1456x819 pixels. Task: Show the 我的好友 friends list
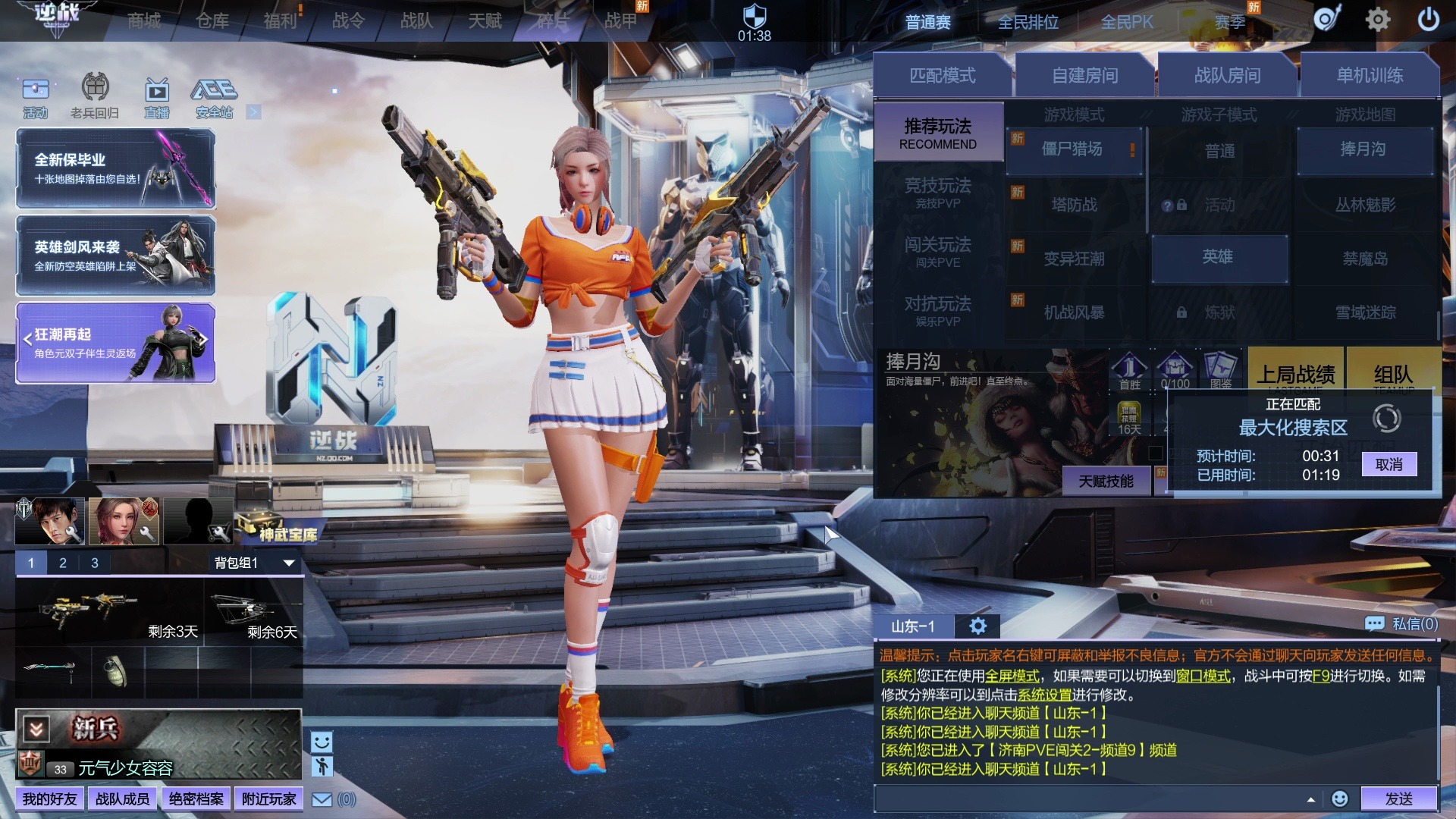pyautogui.click(x=49, y=799)
